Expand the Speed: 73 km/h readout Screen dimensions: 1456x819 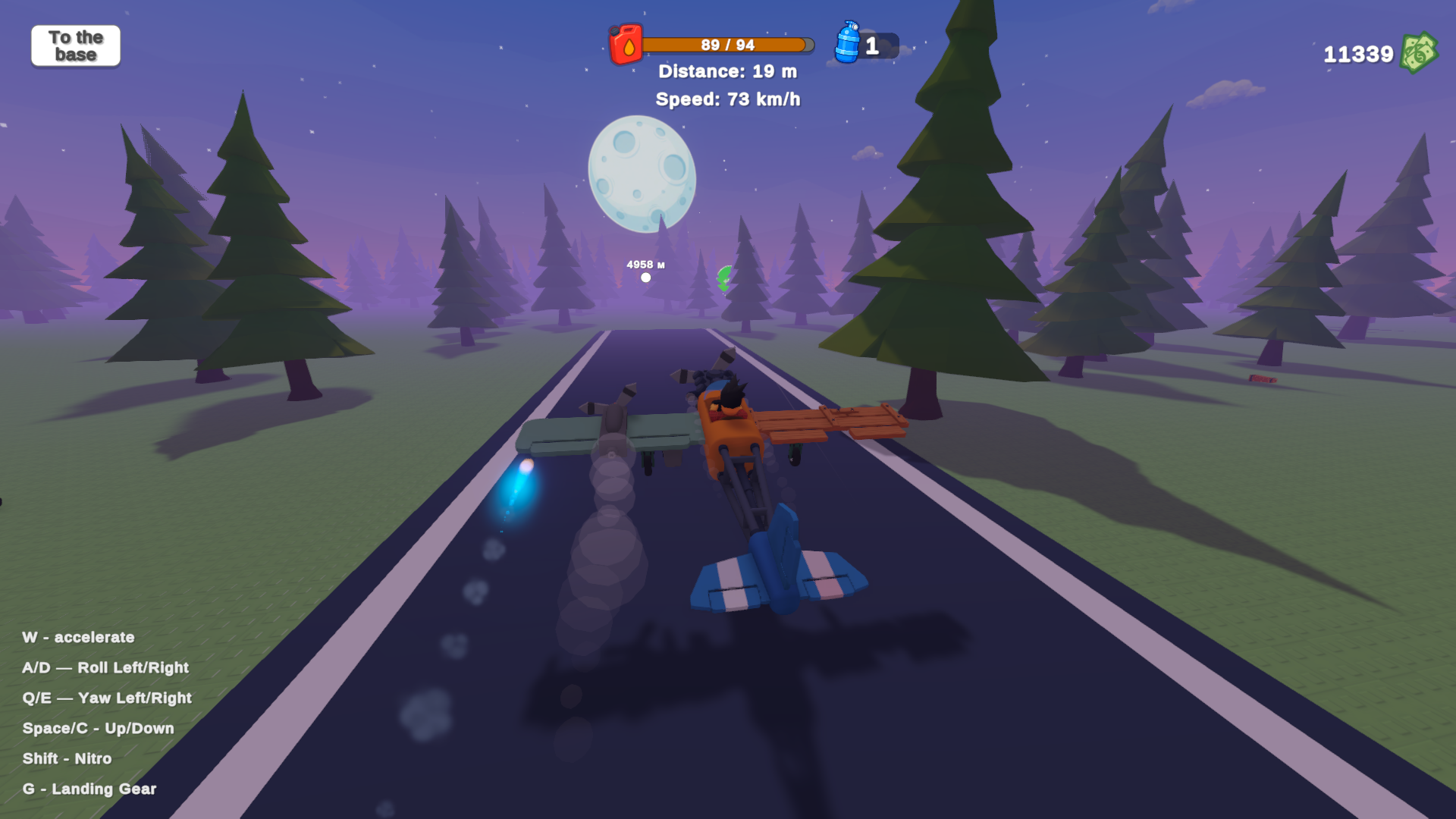pyautogui.click(x=729, y=99)
